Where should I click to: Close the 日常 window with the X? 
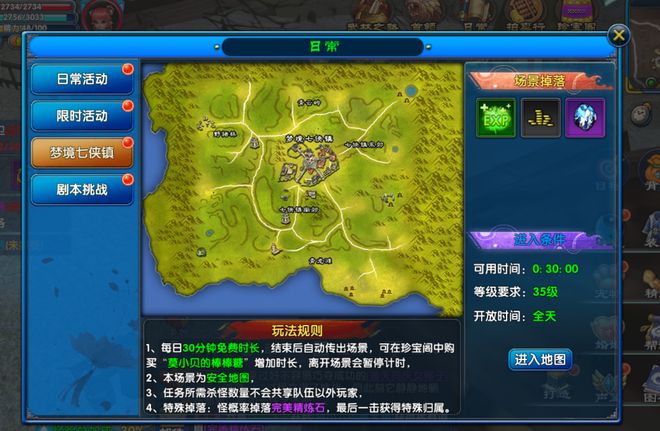(620, 35)
